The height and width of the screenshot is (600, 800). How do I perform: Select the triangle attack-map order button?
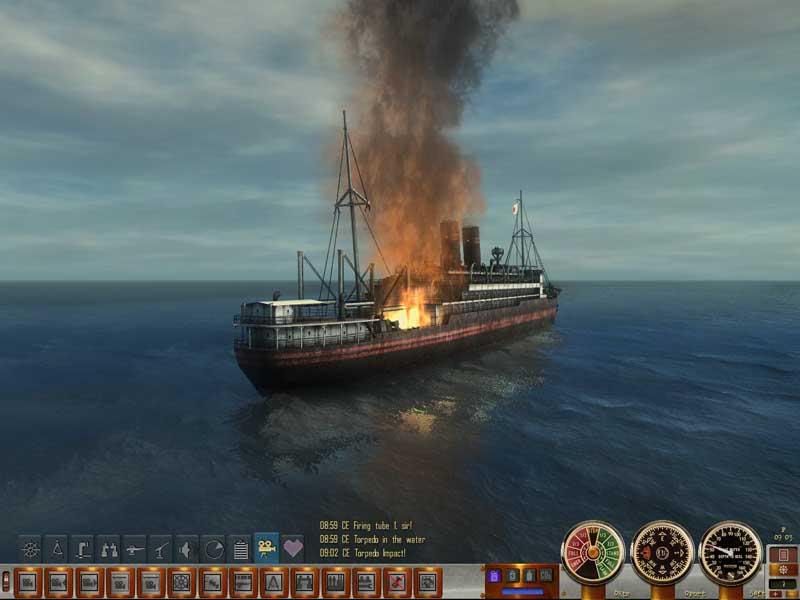click(x=273, y=581)
